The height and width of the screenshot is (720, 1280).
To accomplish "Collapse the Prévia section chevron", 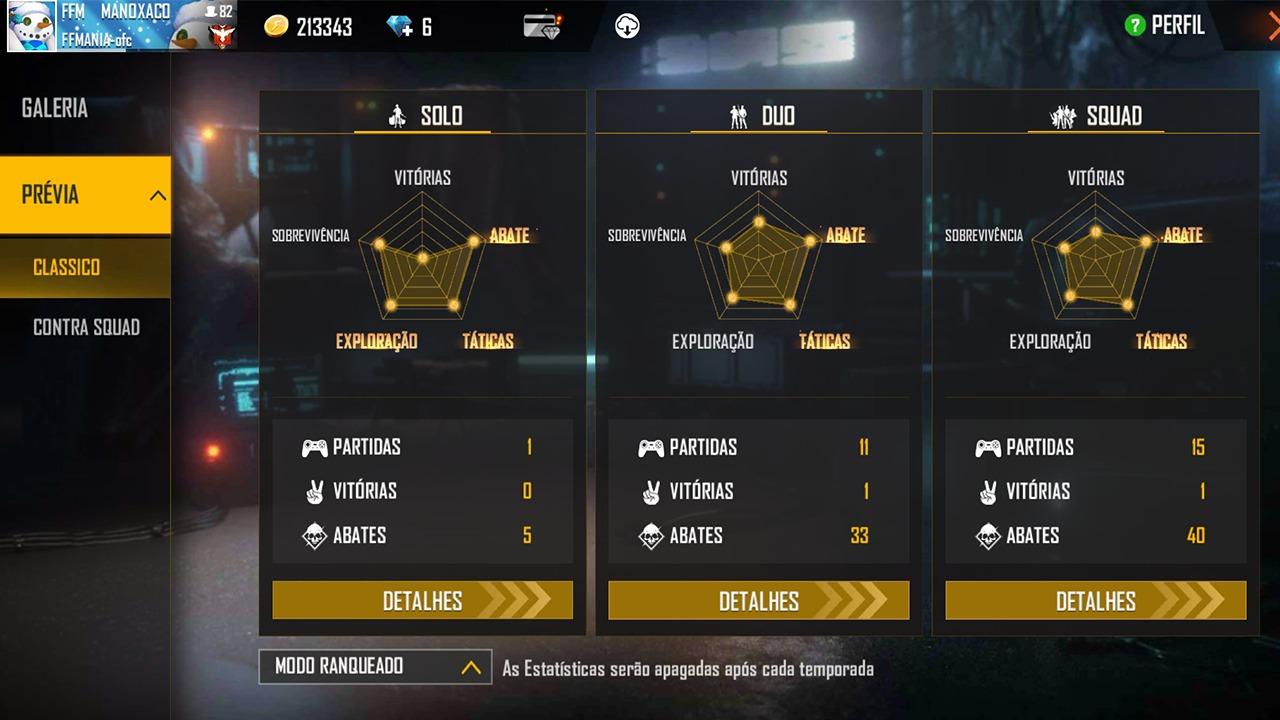I will [156, 195].
